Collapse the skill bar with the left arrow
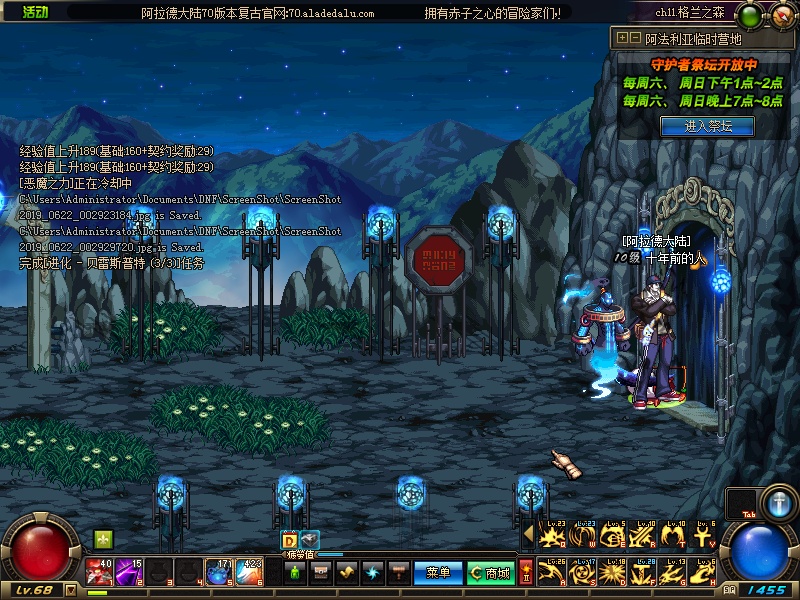Viewport: 800px width, 600px height. 528,535
